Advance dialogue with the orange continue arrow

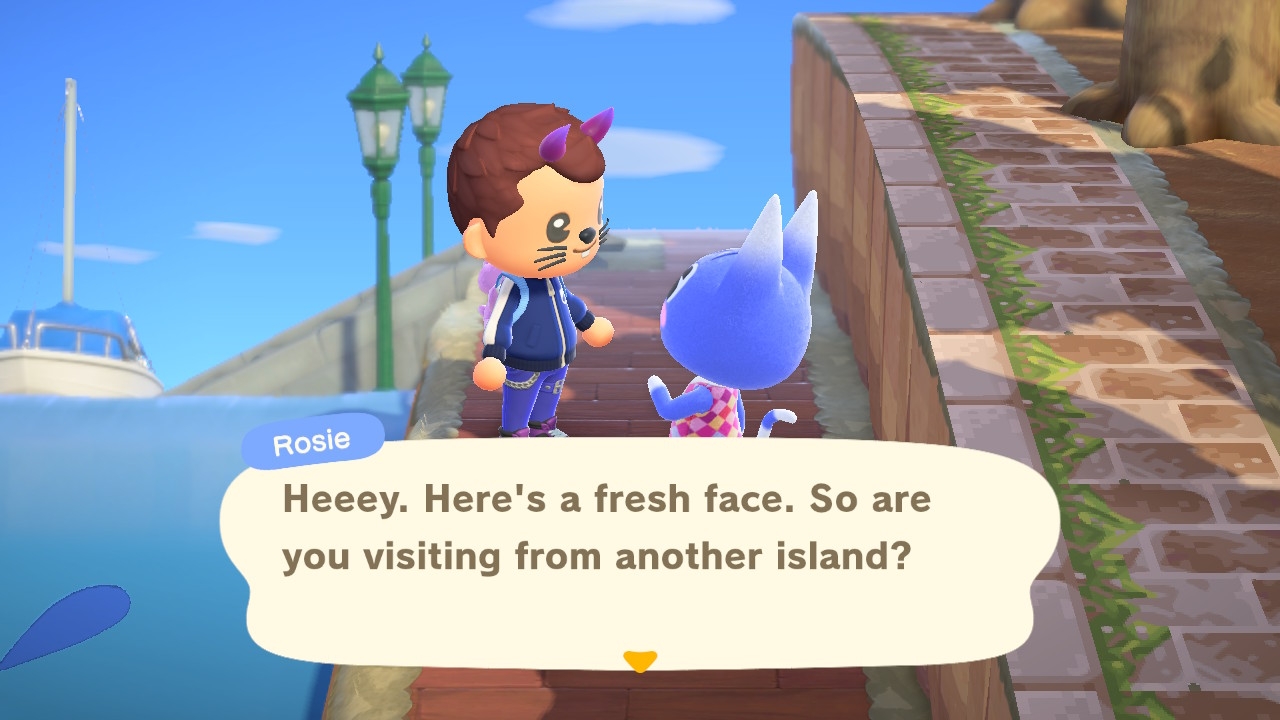pyautogui.click(x=639, y=660)
